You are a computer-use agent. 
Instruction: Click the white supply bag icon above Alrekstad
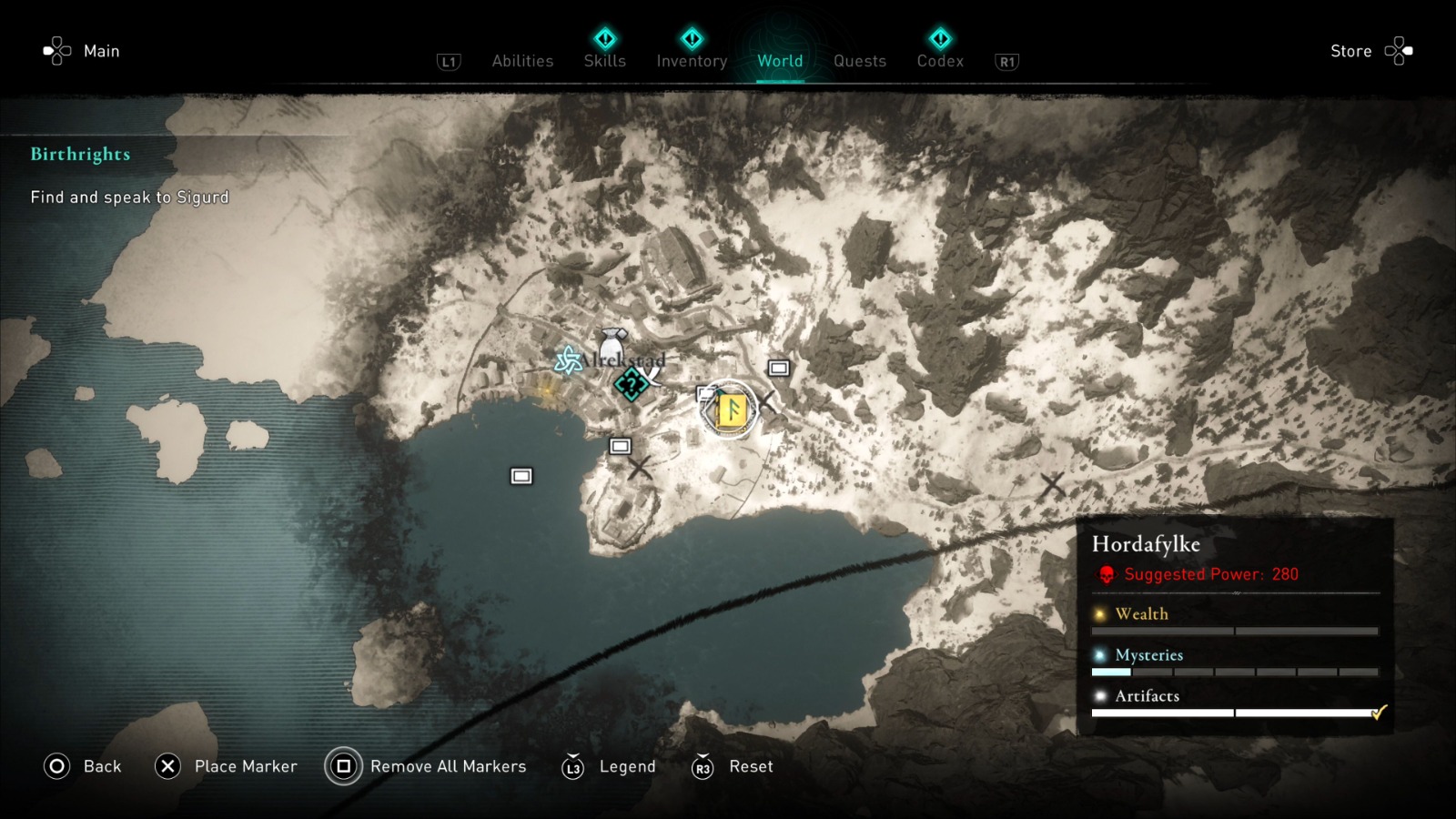pyautogui.click(x=614, y=344)
